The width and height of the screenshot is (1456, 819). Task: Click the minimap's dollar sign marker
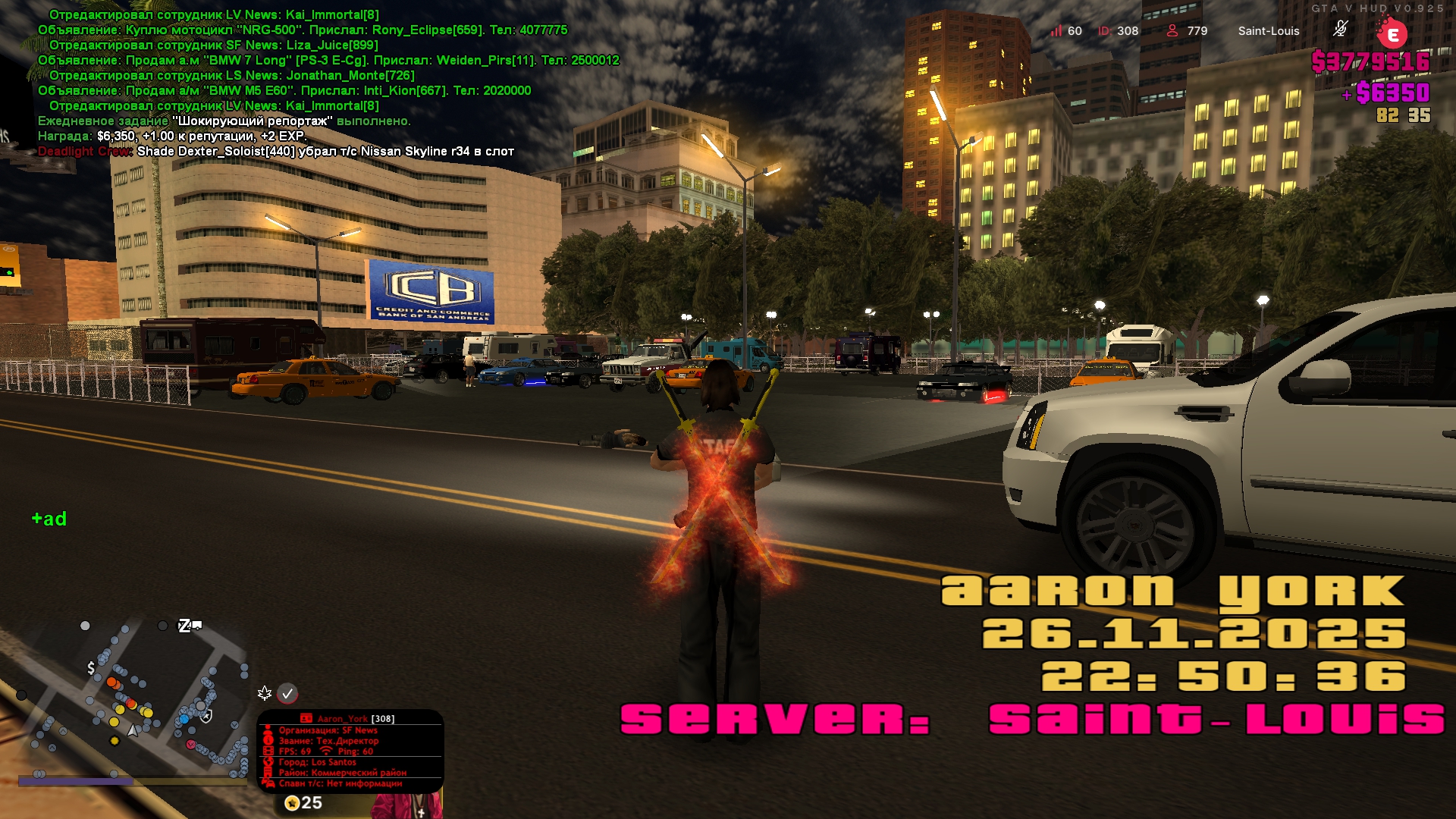pyautogui.click(x=91, y=668)
